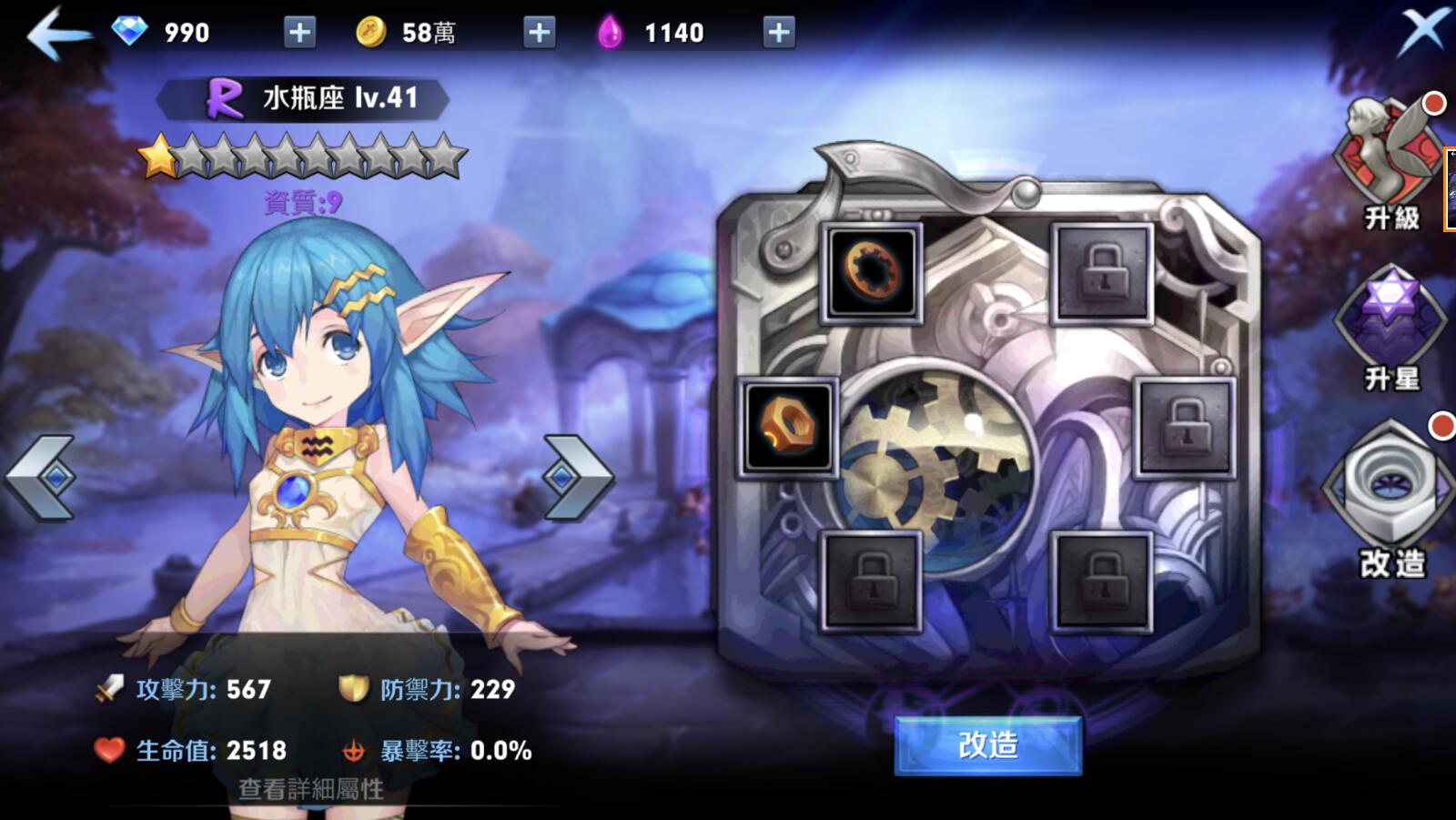View detailed attributes via 查看詳細屬性
Image resolution: width=1456 pixels, height=820 pixels.
[x=310, y=788]
